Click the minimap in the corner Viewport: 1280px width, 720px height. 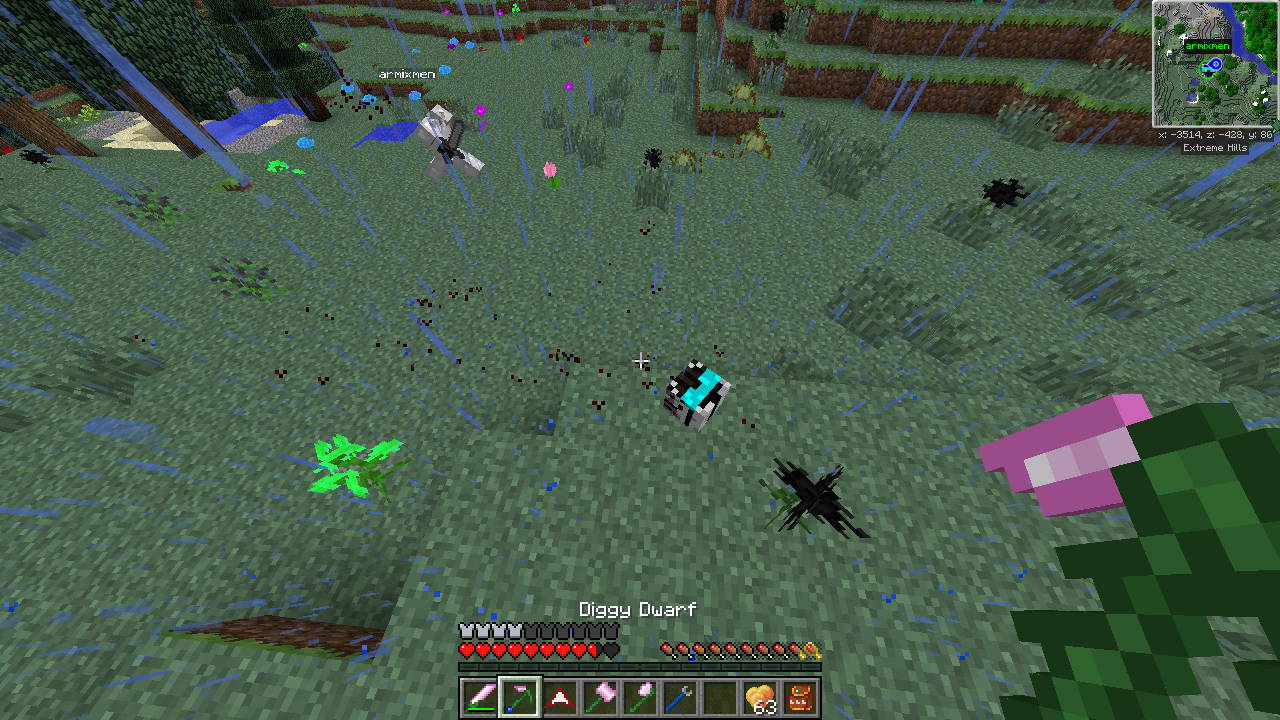tap(1215, 64)
